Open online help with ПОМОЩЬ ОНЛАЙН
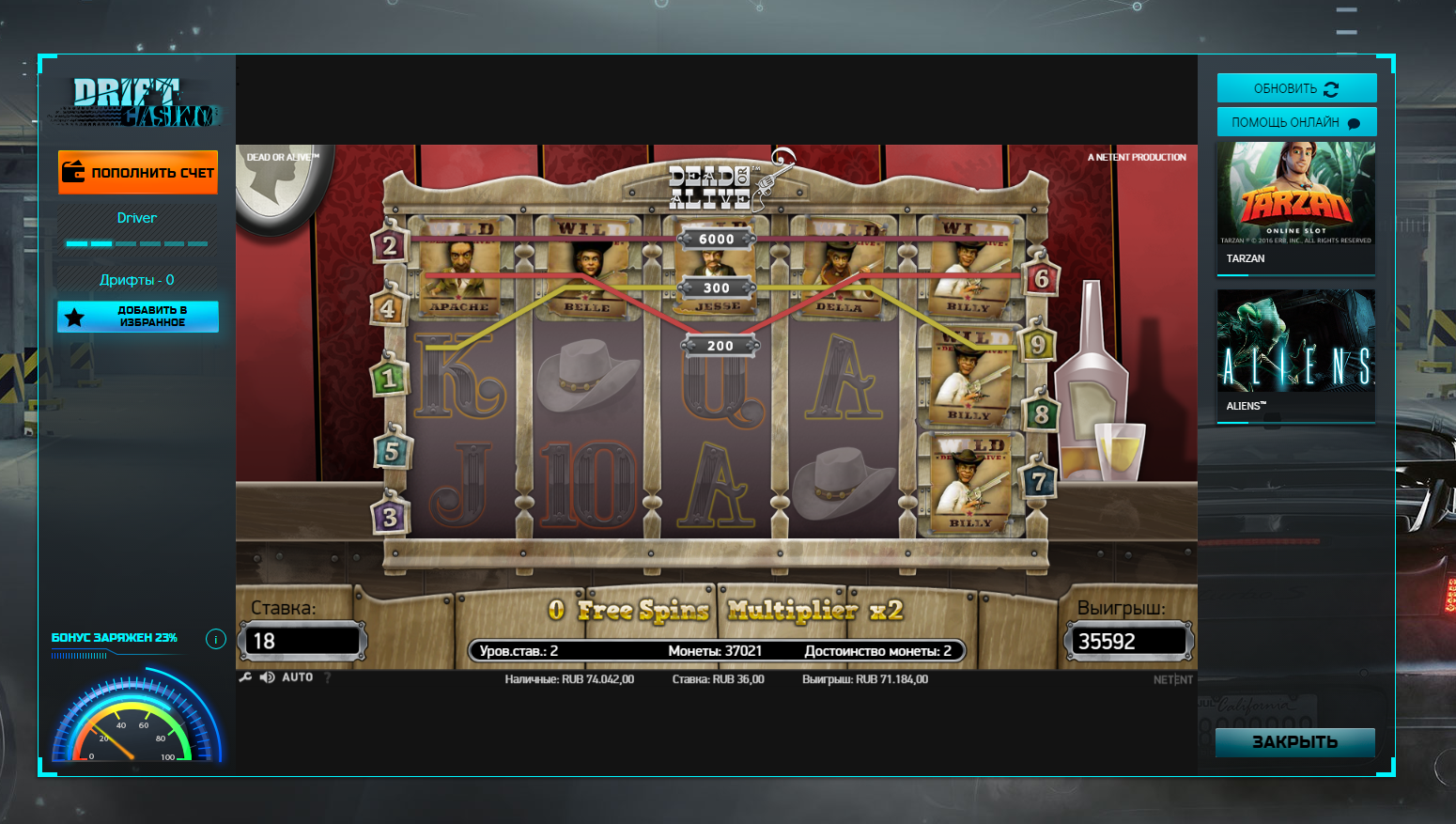The image size is (1456, 824). pyautogui.click(x=1296, y=121)
